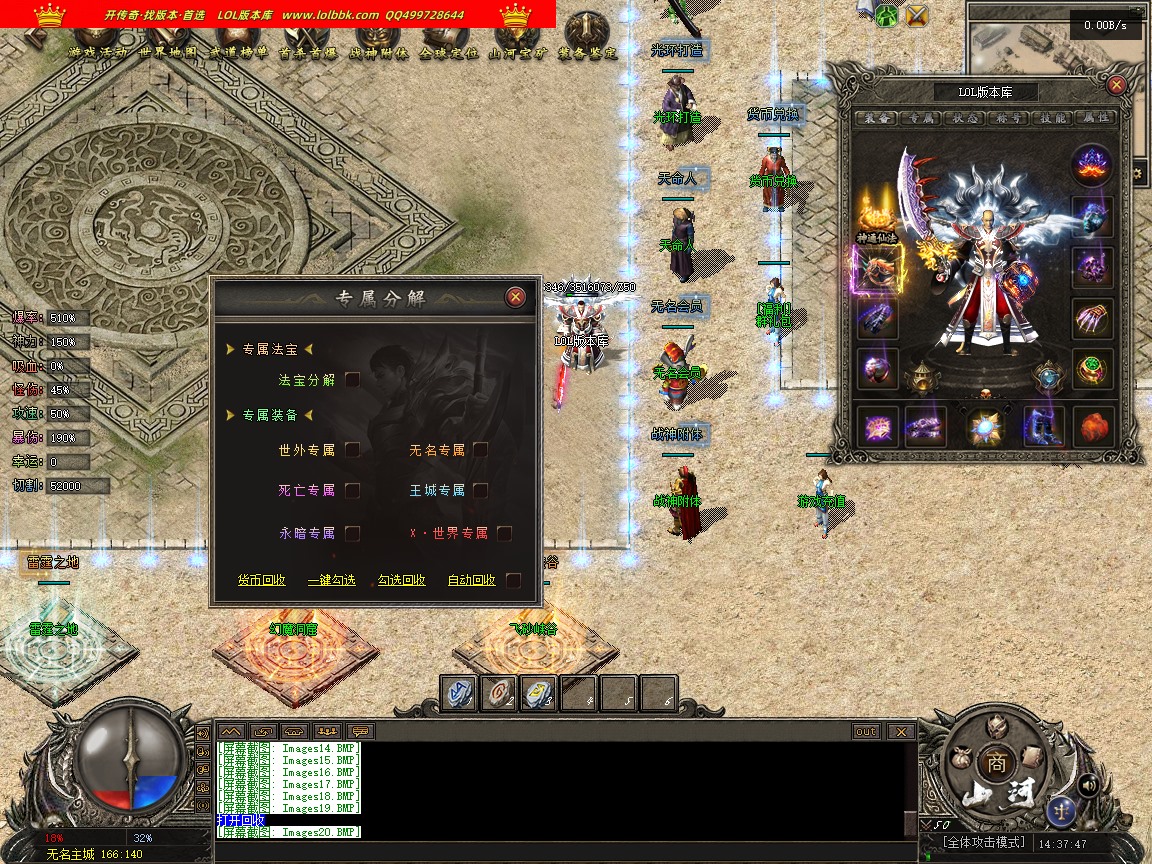Check the 世外专属 option
This screenshot has width=1152, height=864.
[352, 450]
